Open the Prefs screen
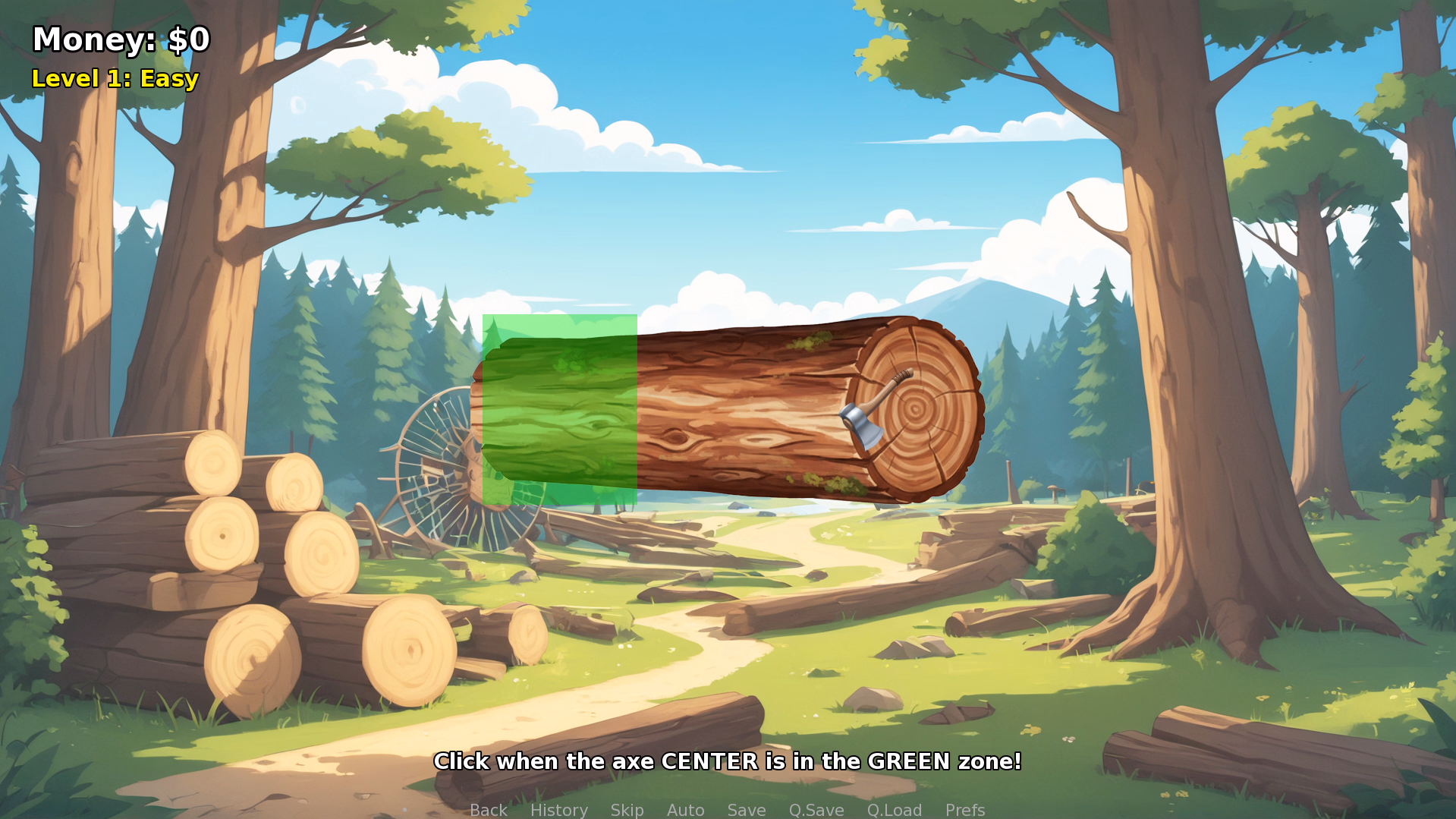1456x819 pixels. tap(964, 809)
